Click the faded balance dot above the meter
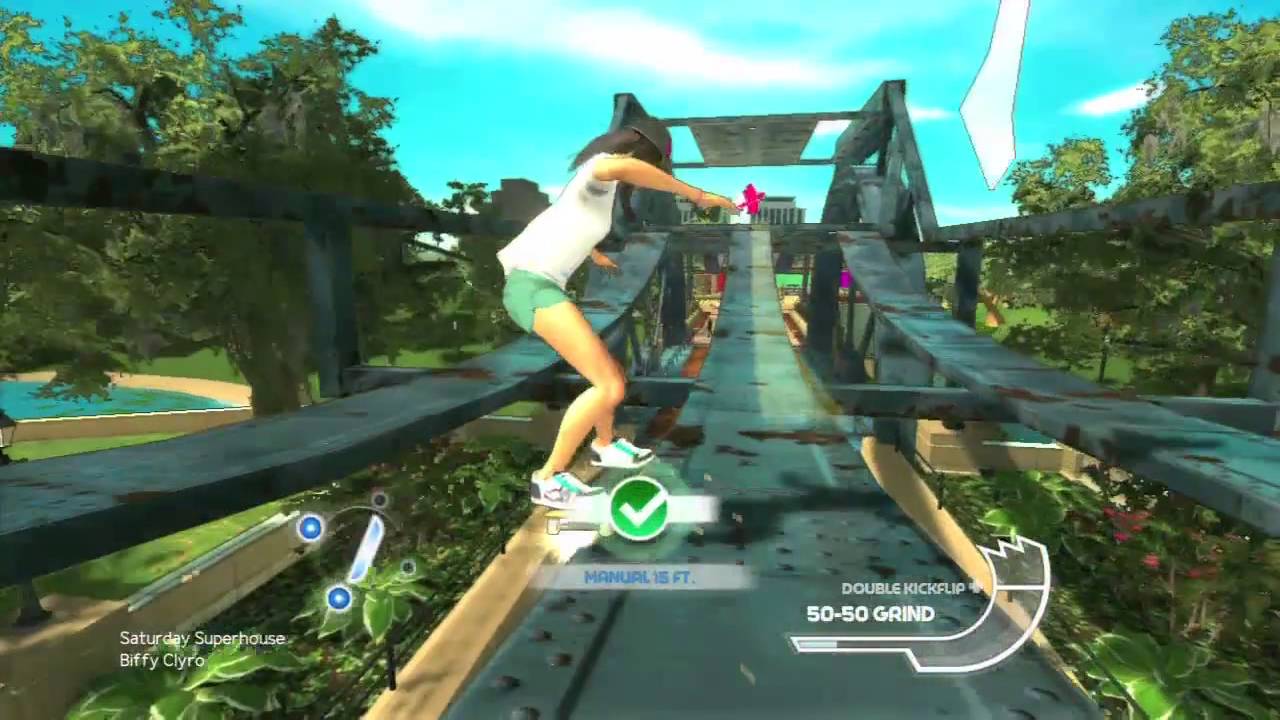1280x720 pixels. coord(379,500)
